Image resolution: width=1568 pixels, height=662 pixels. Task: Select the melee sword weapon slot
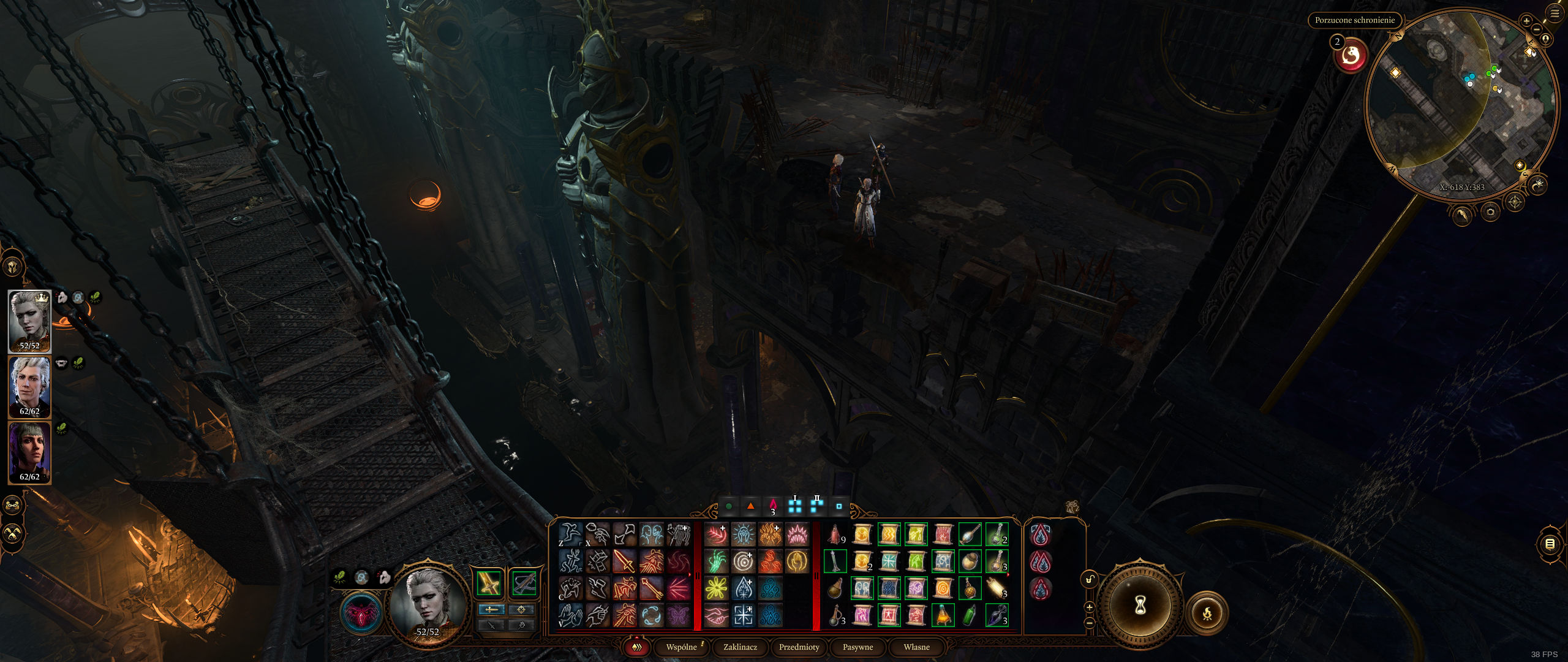pyautogui.click(x=489, y=583)
